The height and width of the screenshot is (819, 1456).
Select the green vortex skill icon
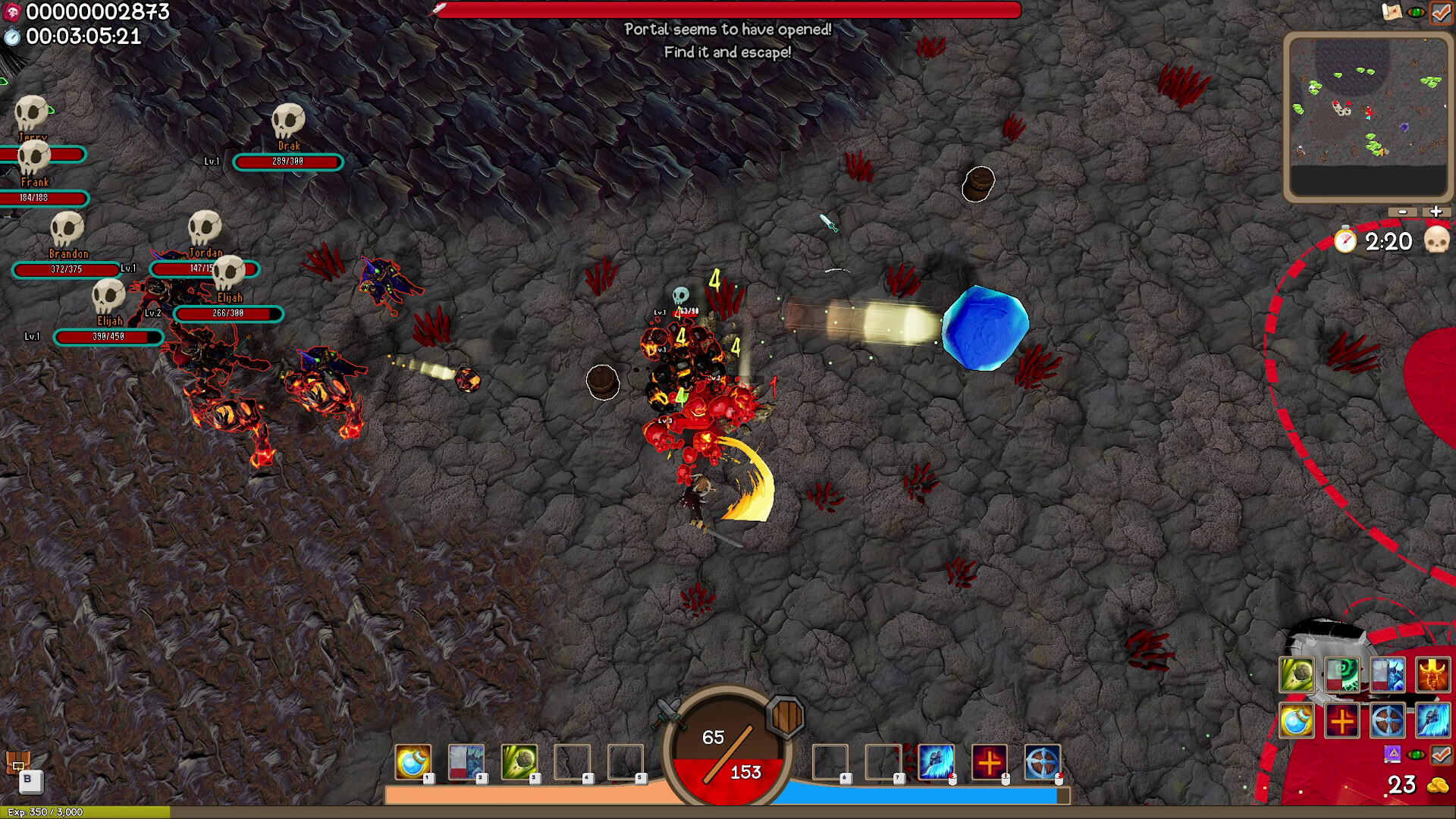pos(1341,675)
